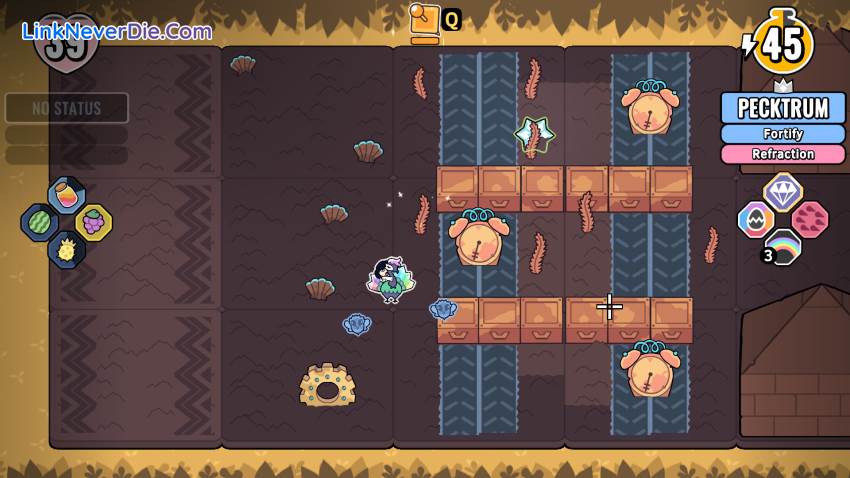Use the spiky yellow fruit item
Screen dimensions: 850x478
66,249
